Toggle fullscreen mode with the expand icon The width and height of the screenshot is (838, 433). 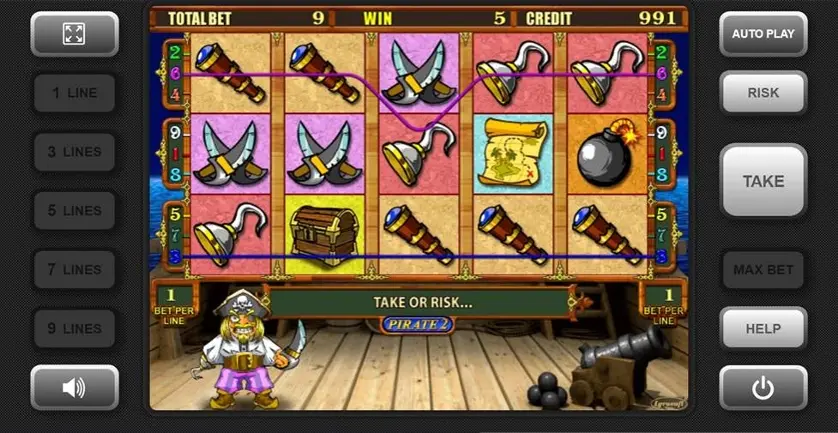click(74, 34)
